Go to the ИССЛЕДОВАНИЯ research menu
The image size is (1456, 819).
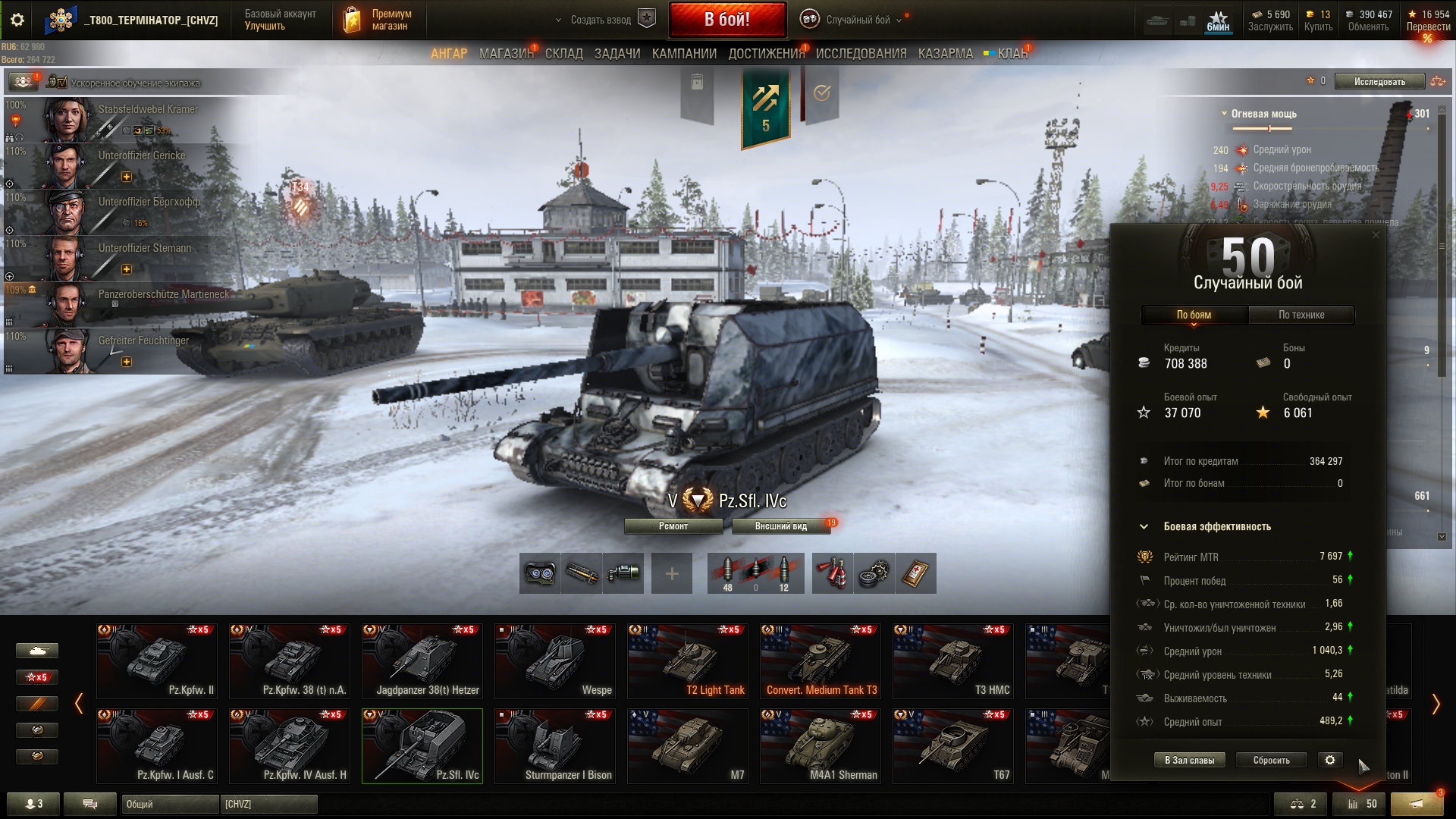(x=861, y=54)
